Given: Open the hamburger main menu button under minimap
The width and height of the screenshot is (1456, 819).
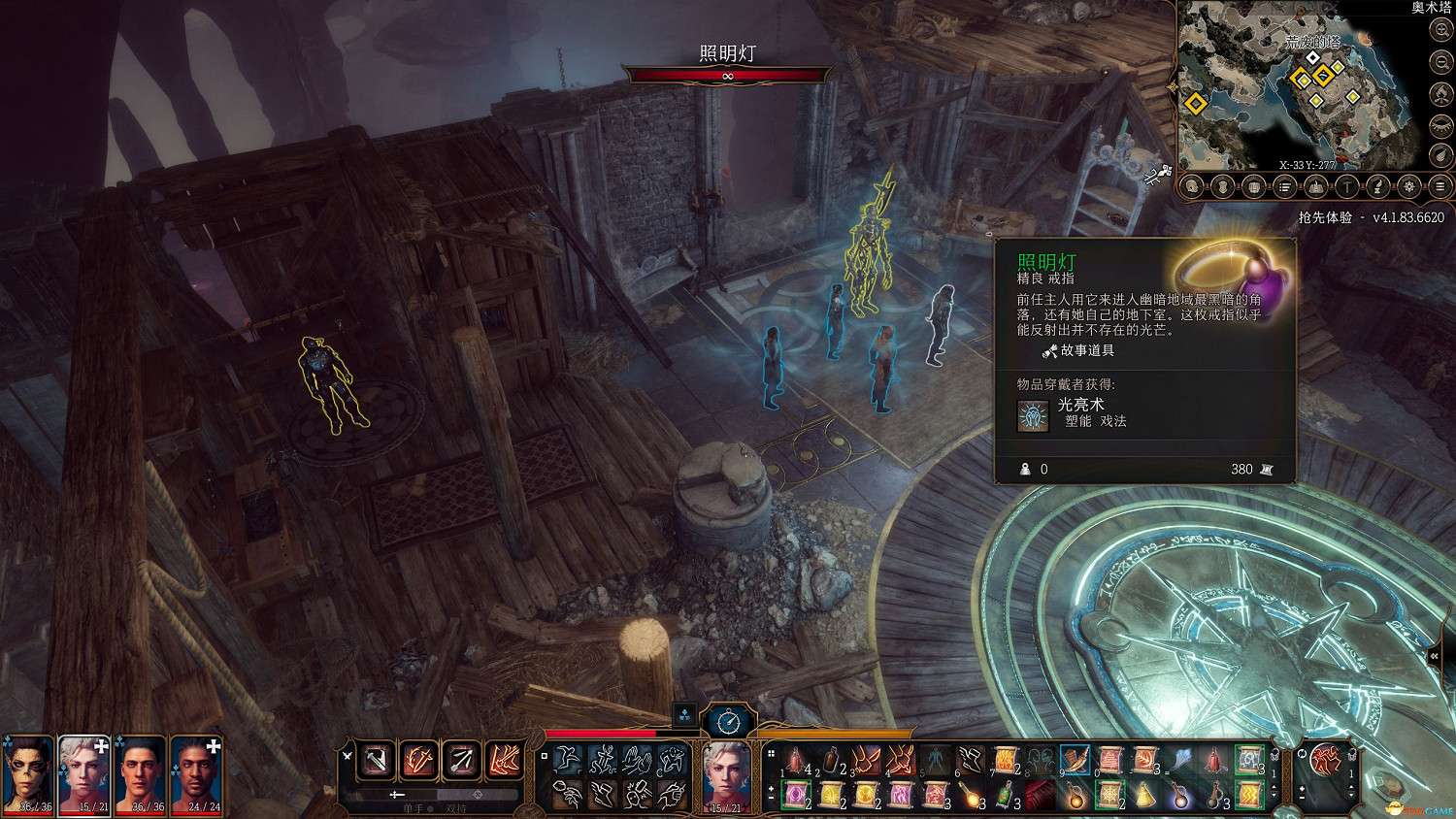Looking at the screenshot, I should (x=1440, y=186).
